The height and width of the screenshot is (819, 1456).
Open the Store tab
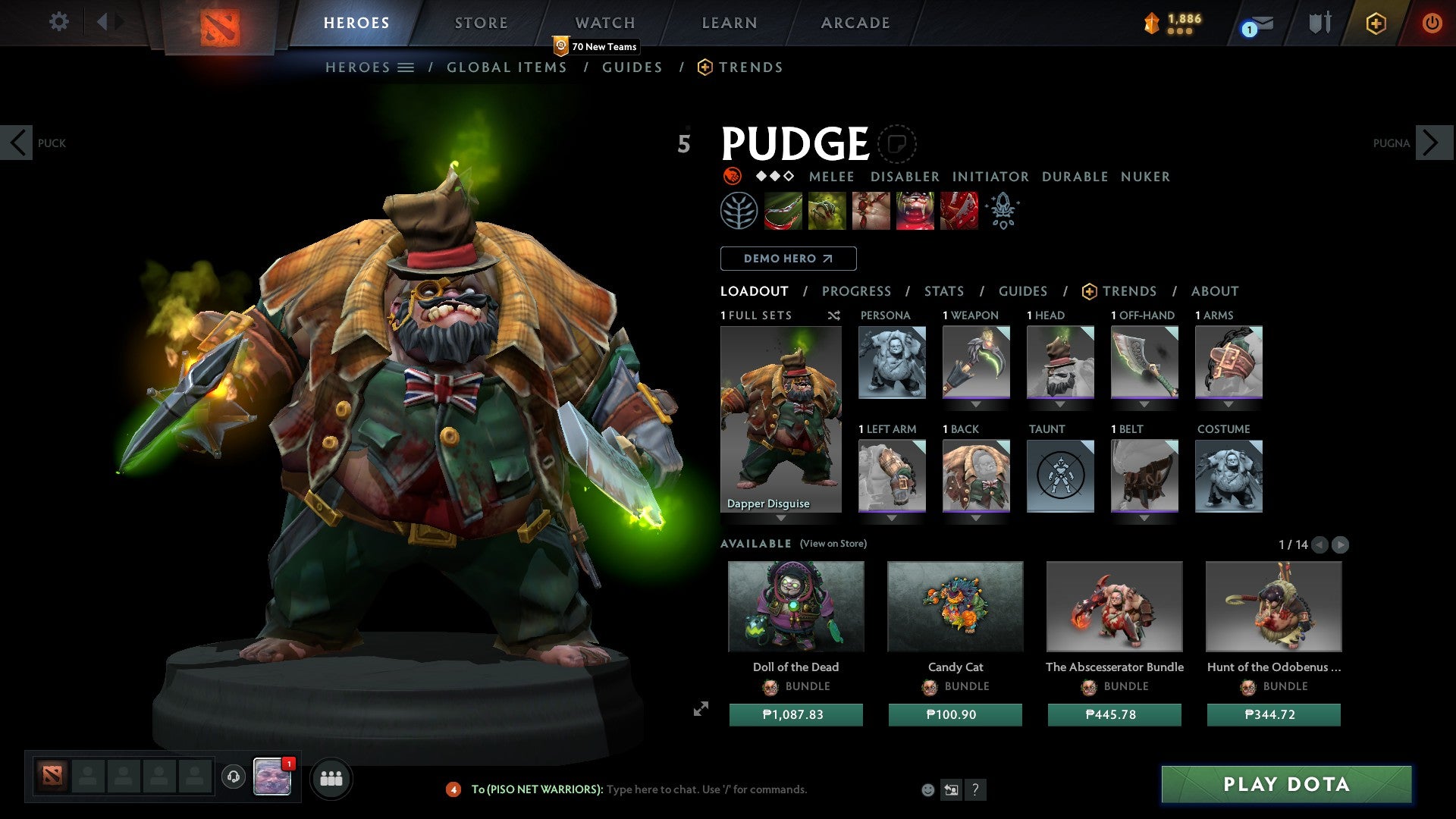click(x=481, y=23)
